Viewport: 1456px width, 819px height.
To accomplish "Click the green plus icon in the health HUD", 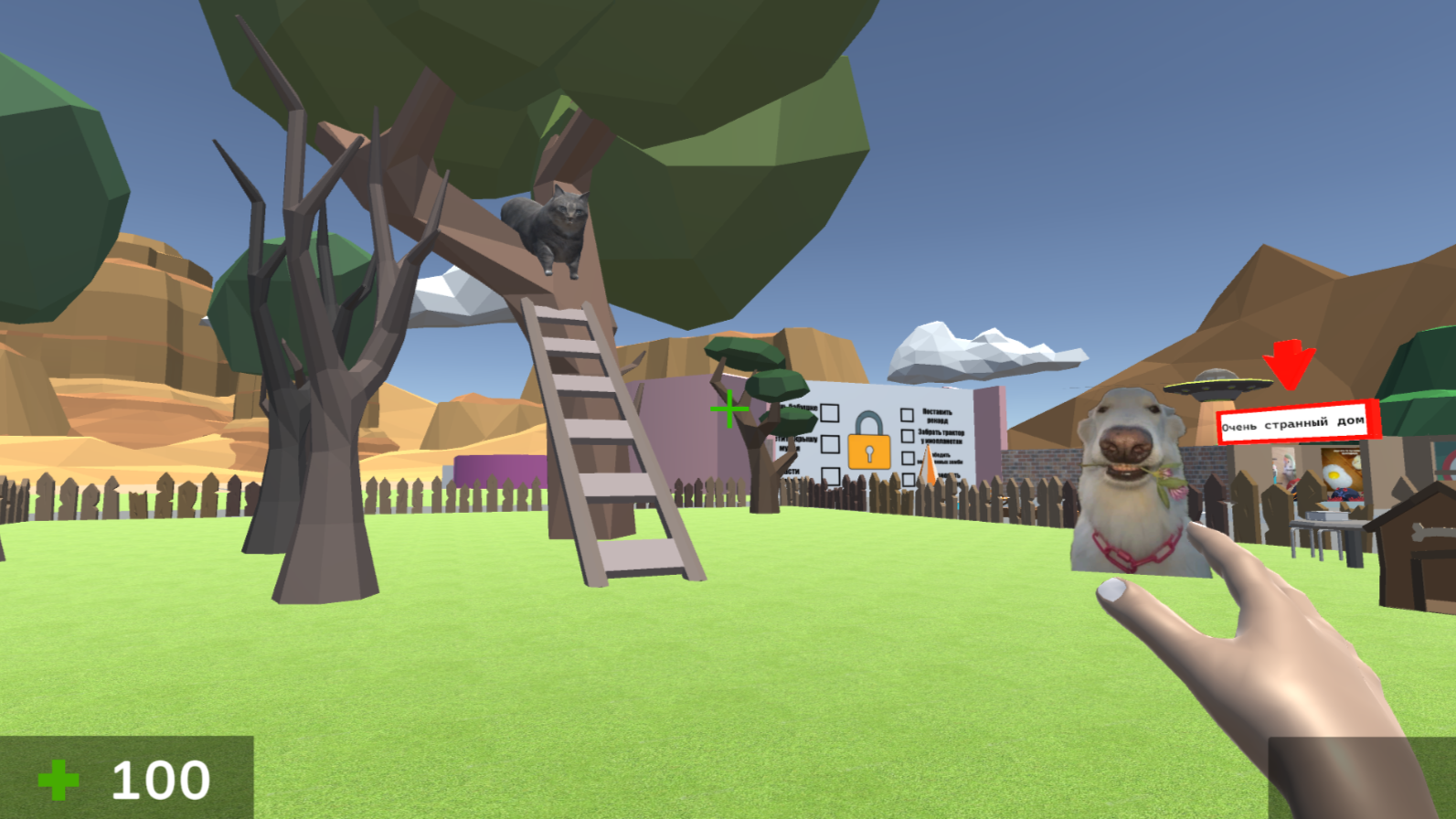I will [x=58, y=780].
